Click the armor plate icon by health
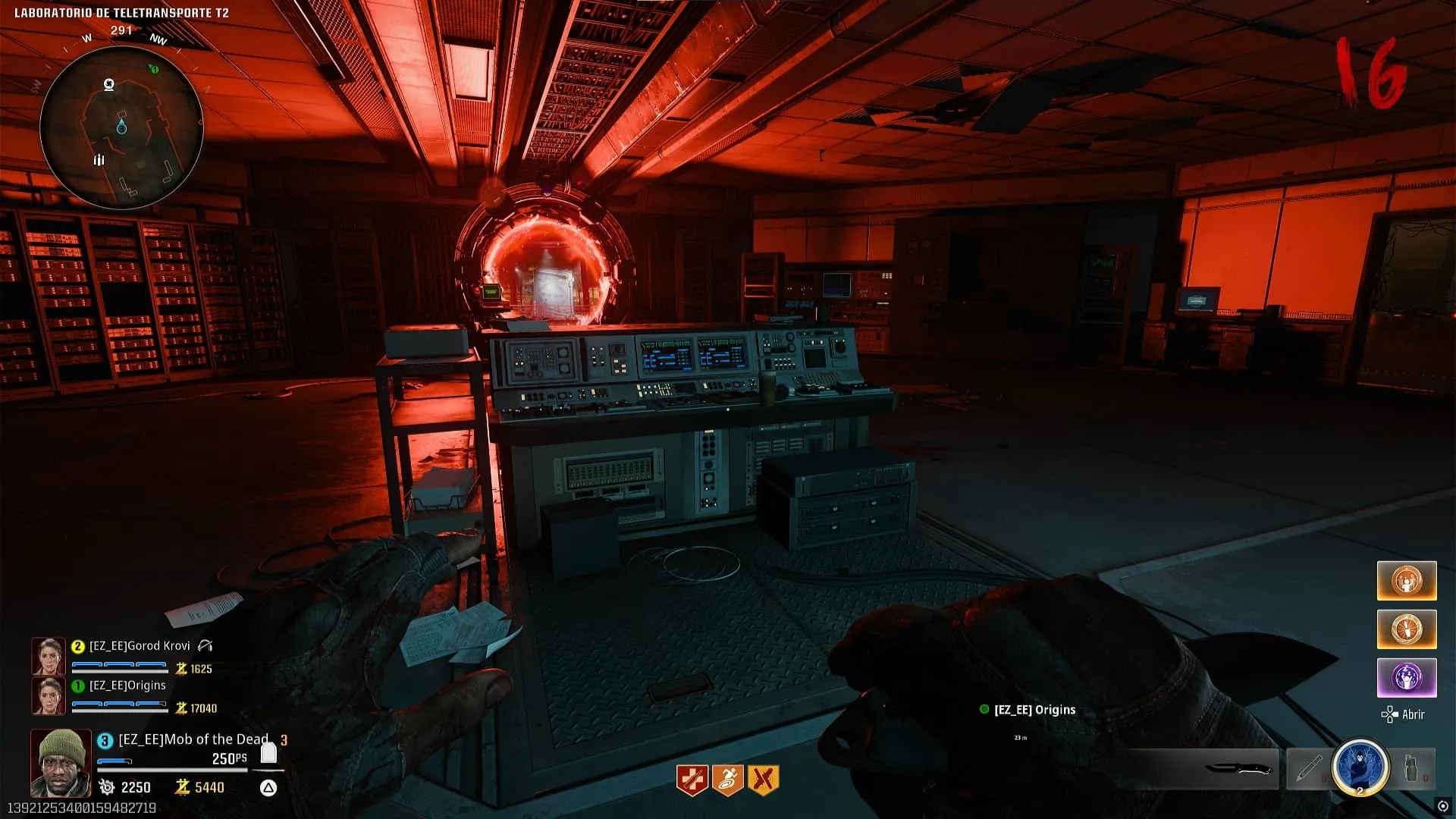The image size is (1456, 819). (x=268, y=752)
